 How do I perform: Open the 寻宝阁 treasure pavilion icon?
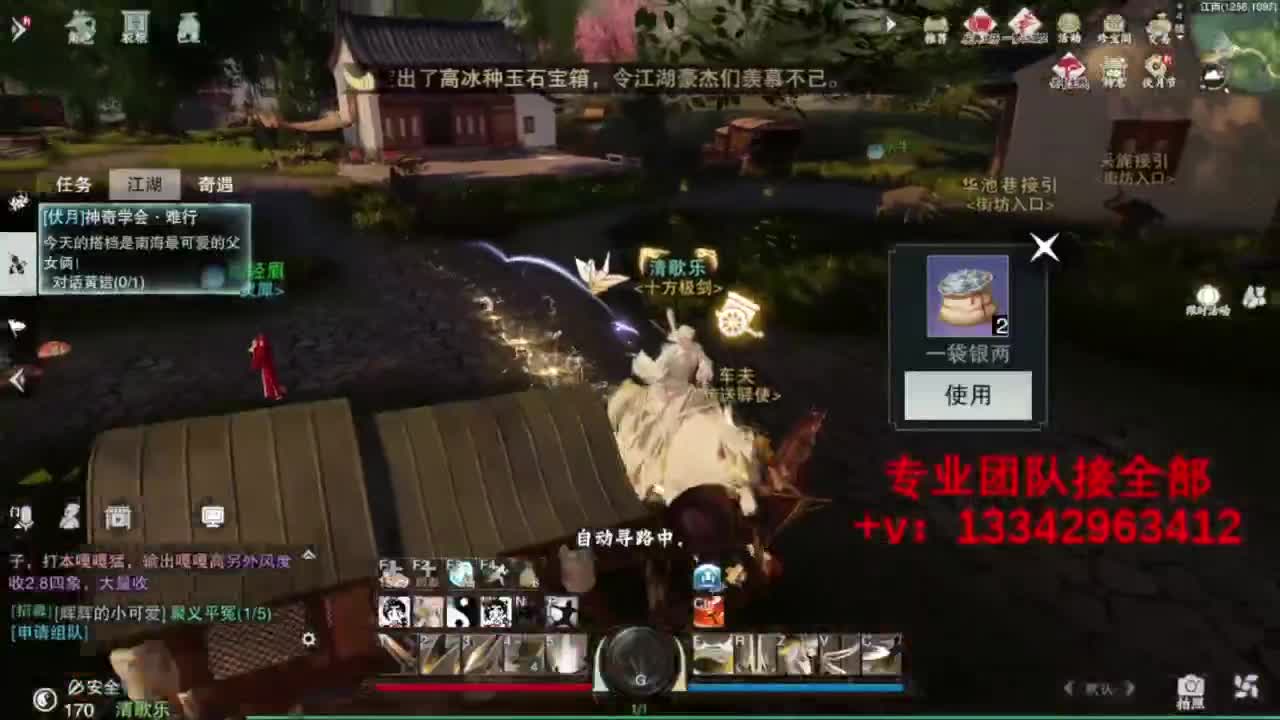1113,25
